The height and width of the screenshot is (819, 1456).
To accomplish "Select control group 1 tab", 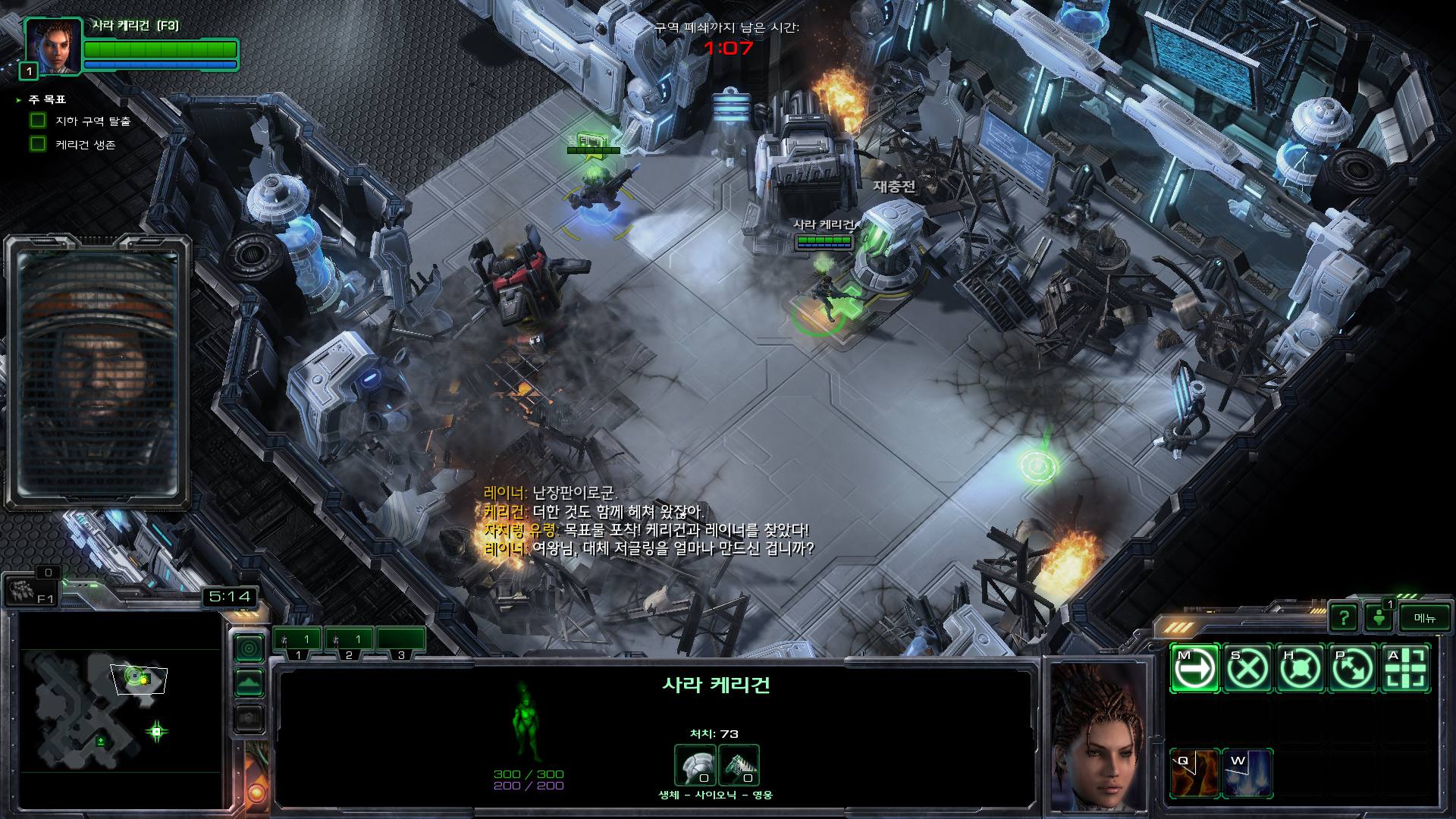I will point(298,642).
